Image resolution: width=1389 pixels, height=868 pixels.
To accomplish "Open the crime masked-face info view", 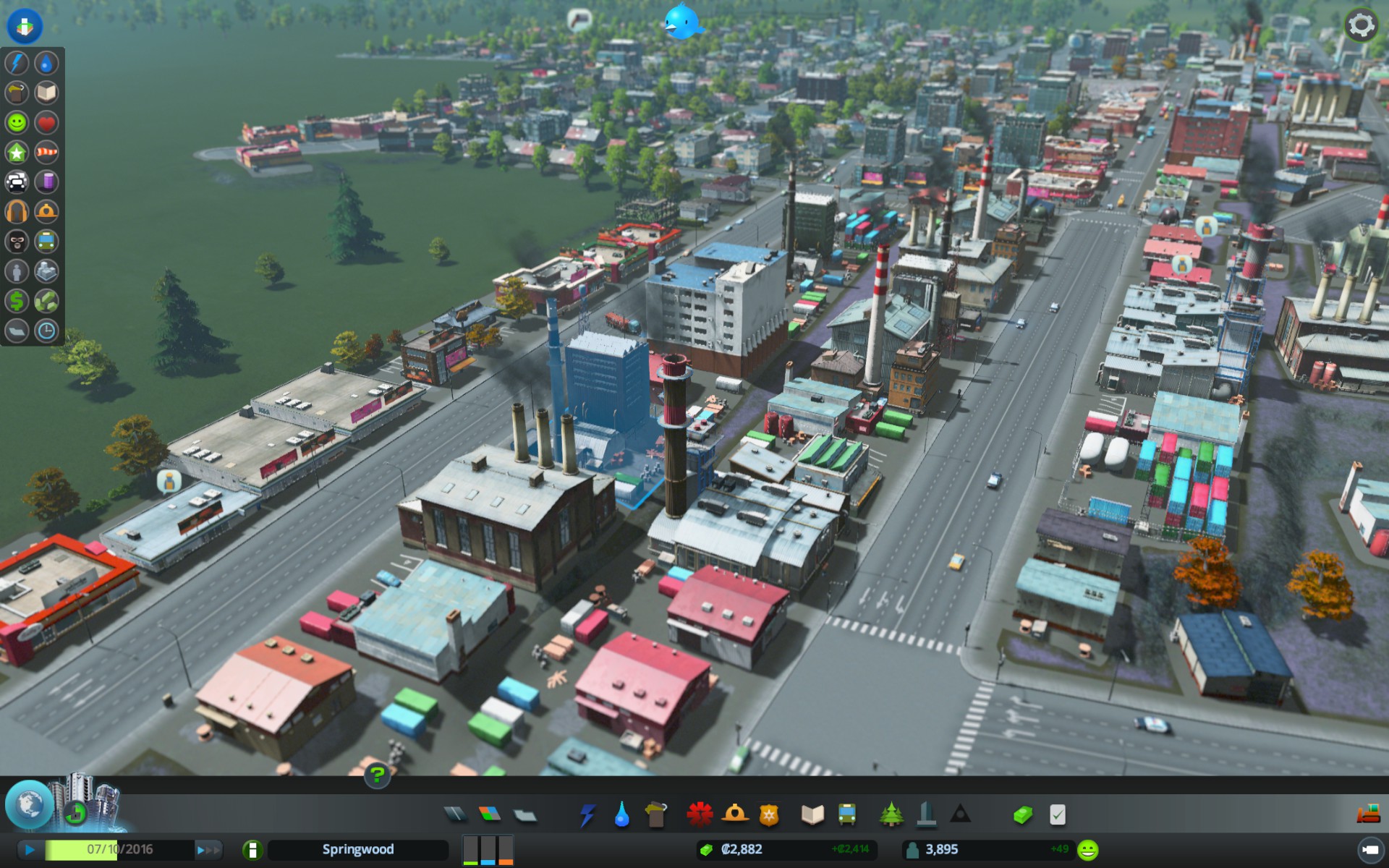I will tap(17, 241).
